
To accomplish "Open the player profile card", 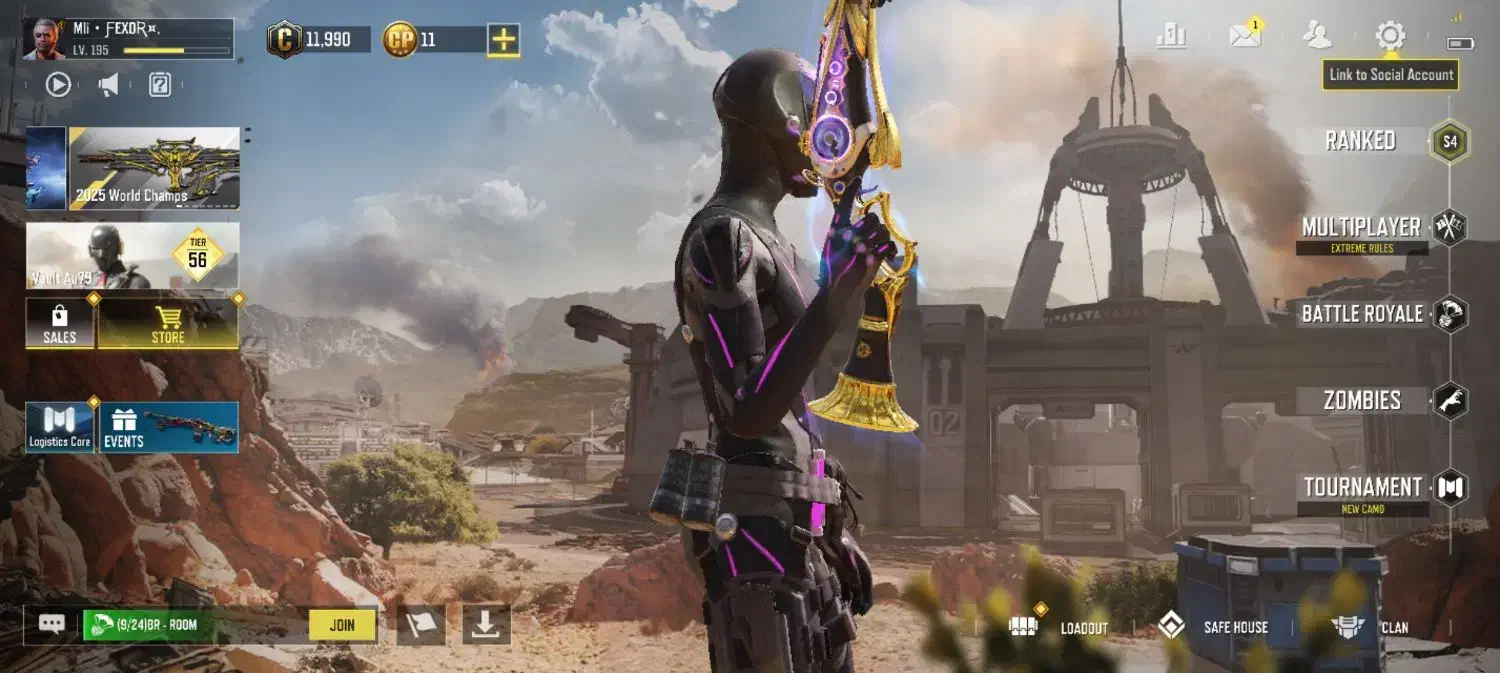I will (128, 39).
